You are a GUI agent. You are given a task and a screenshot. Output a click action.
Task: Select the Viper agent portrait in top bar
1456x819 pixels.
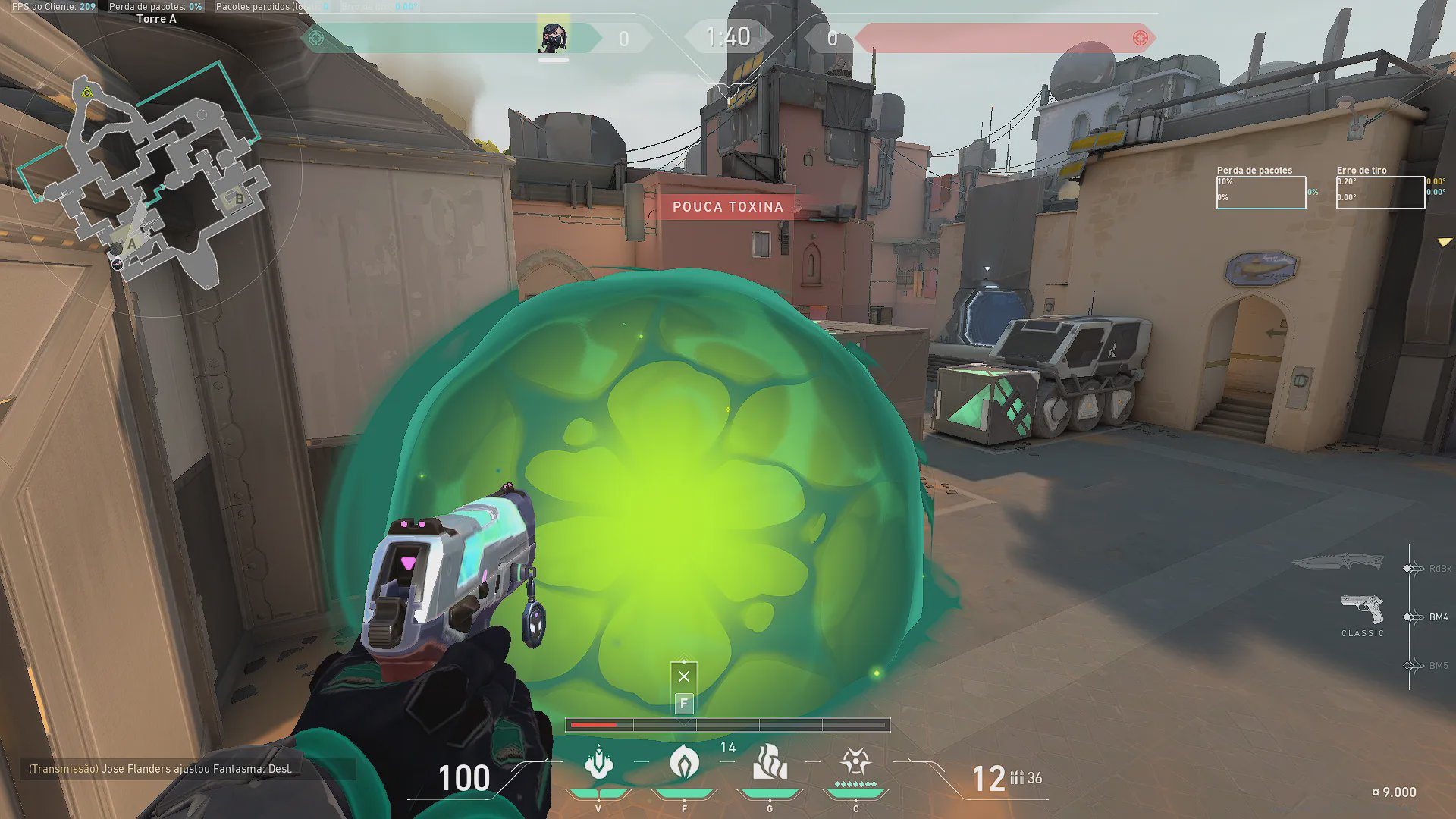(x=553, y=37)
